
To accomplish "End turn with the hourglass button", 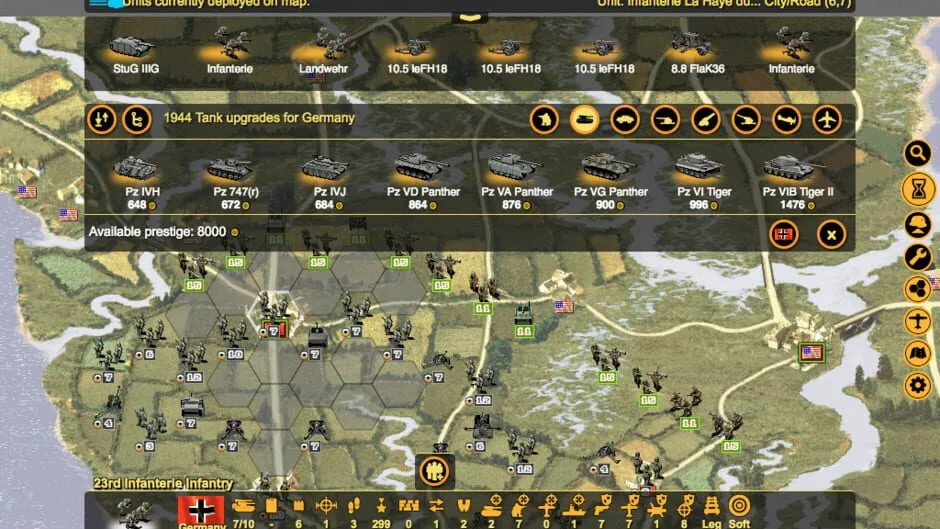I will 917,187.
